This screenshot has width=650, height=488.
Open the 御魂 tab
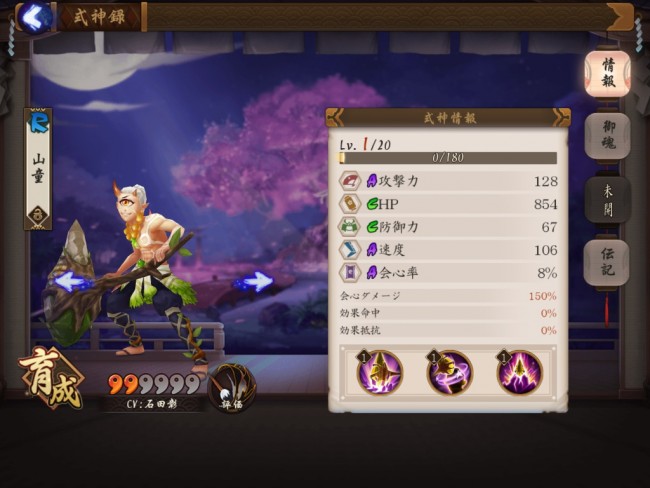(607, 135)
